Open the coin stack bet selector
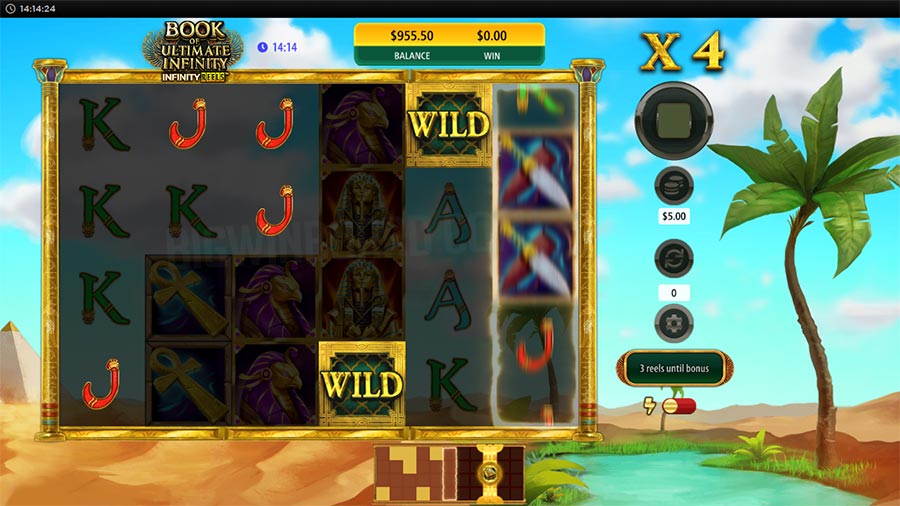Image resolution: width=900 pixels, height=506 pixels. click(674, 186)
